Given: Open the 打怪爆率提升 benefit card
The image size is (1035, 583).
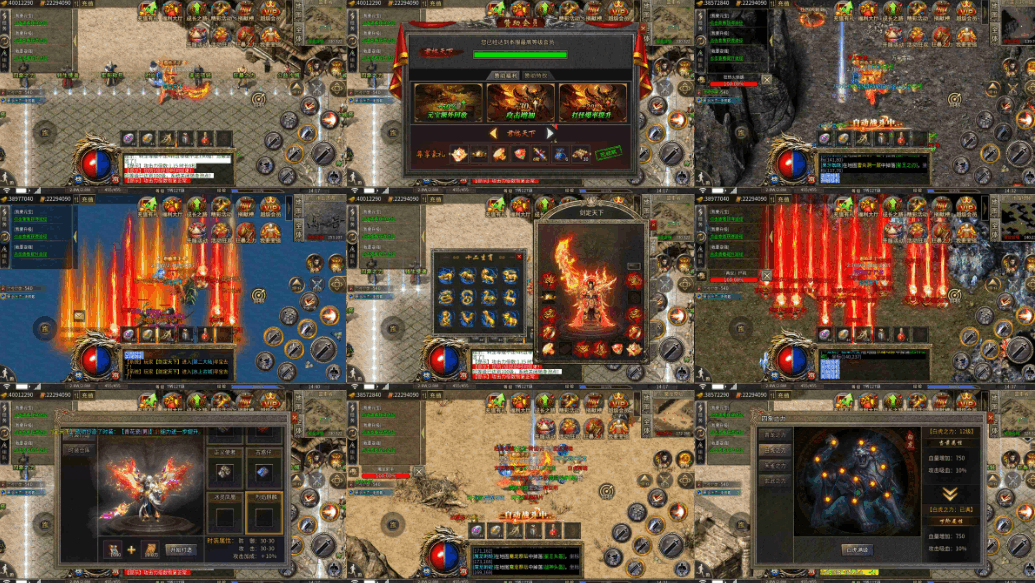Looking at the screenshot, I should (593, 102).
